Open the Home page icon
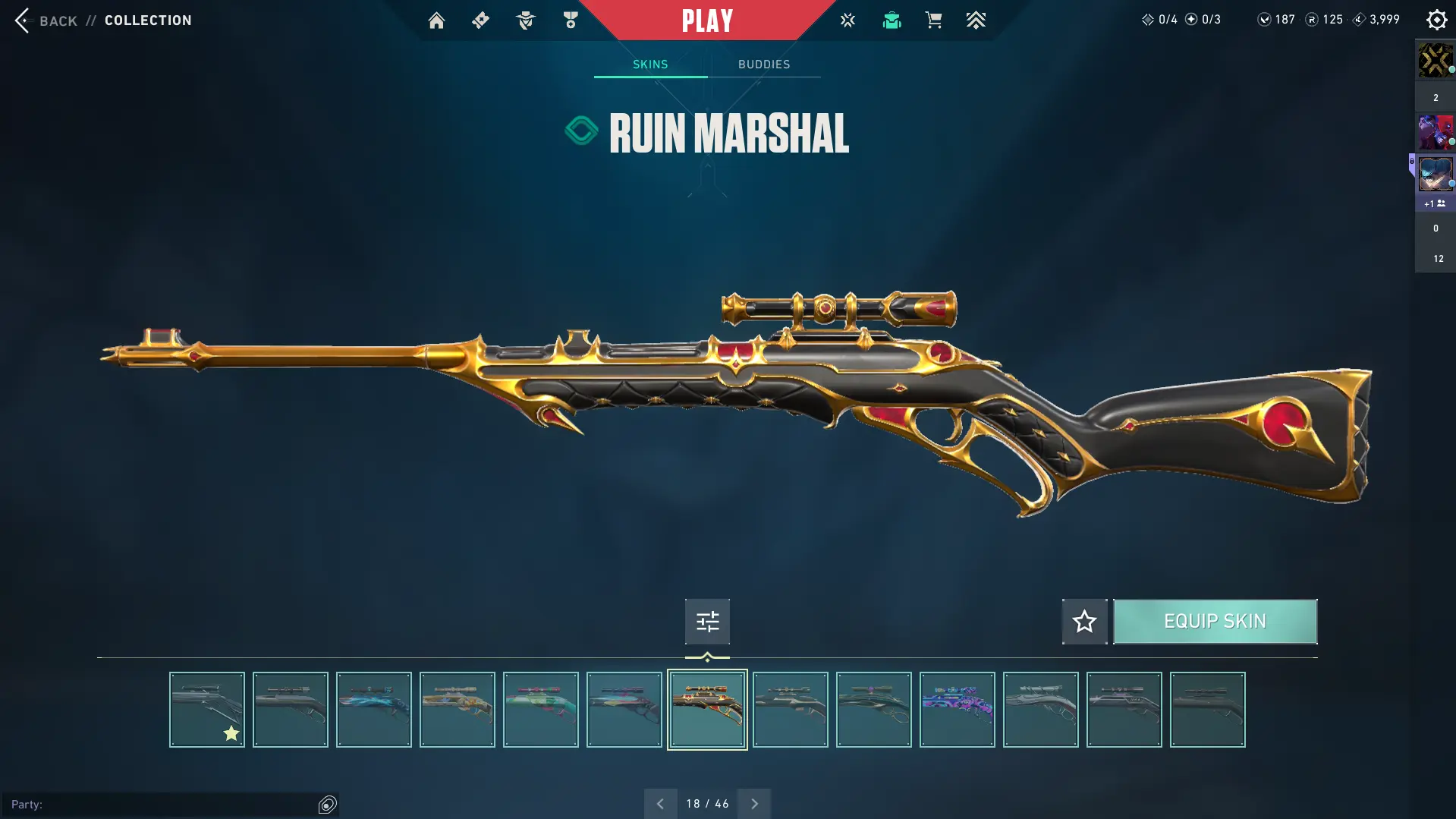The image size is (1456, 819). tap(436, 20)
